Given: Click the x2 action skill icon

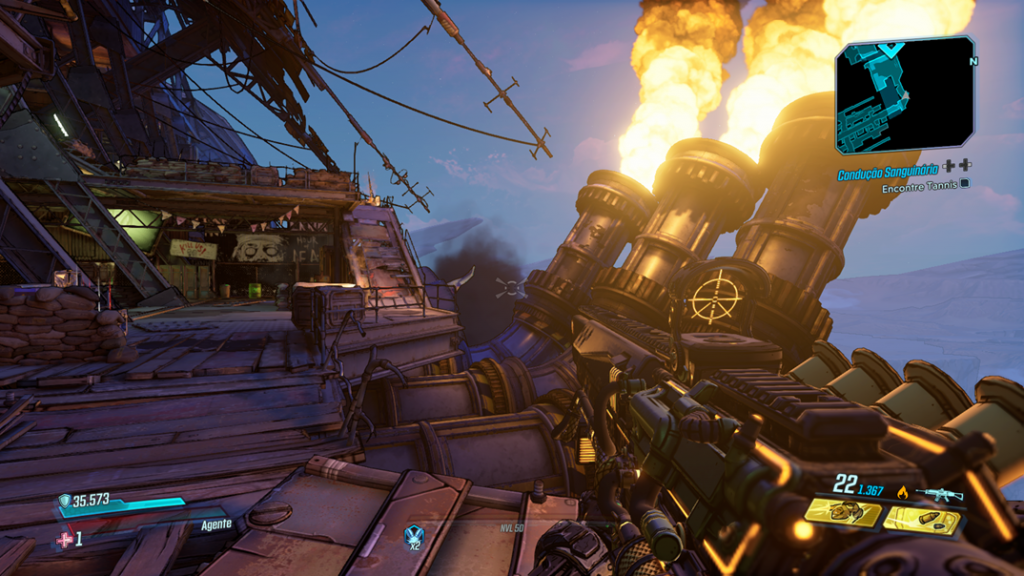Looking at the screenshot, I should click(x=413, y=537).
